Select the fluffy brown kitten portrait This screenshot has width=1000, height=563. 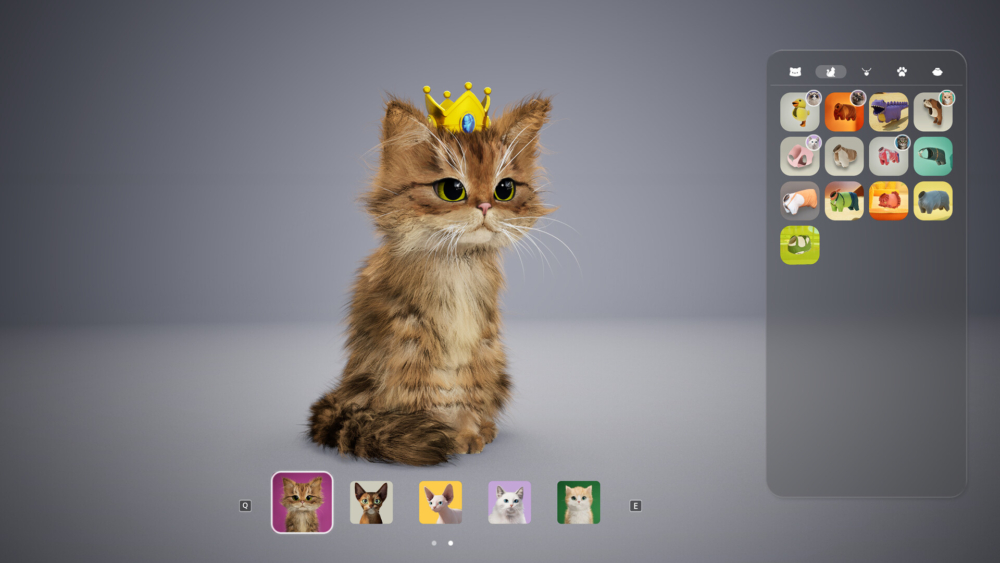point(302,502)
